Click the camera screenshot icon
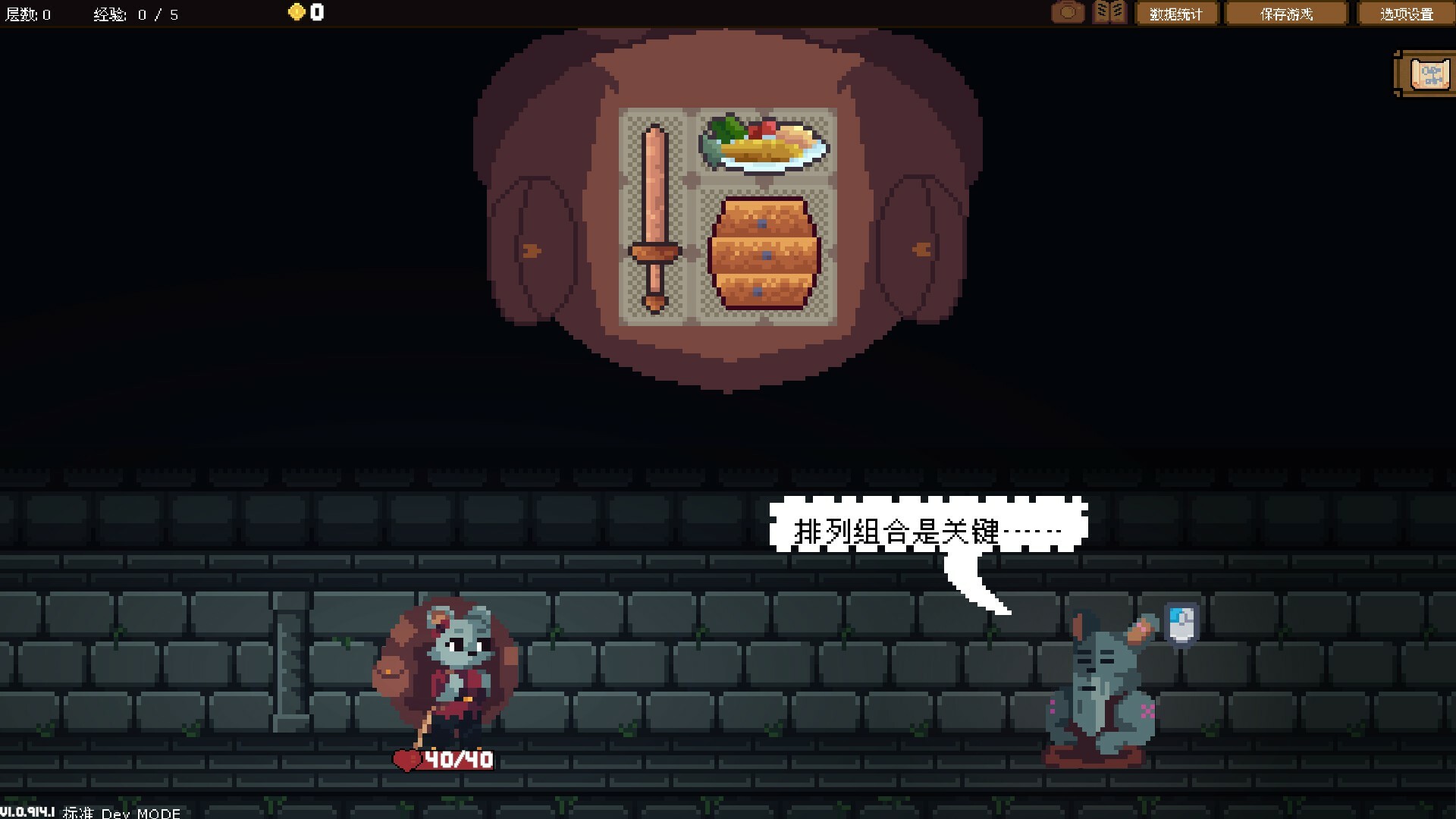Image resolution: width=1456 pixels, height=819 pixels. pyautogui.click(x=1068, y=12)
